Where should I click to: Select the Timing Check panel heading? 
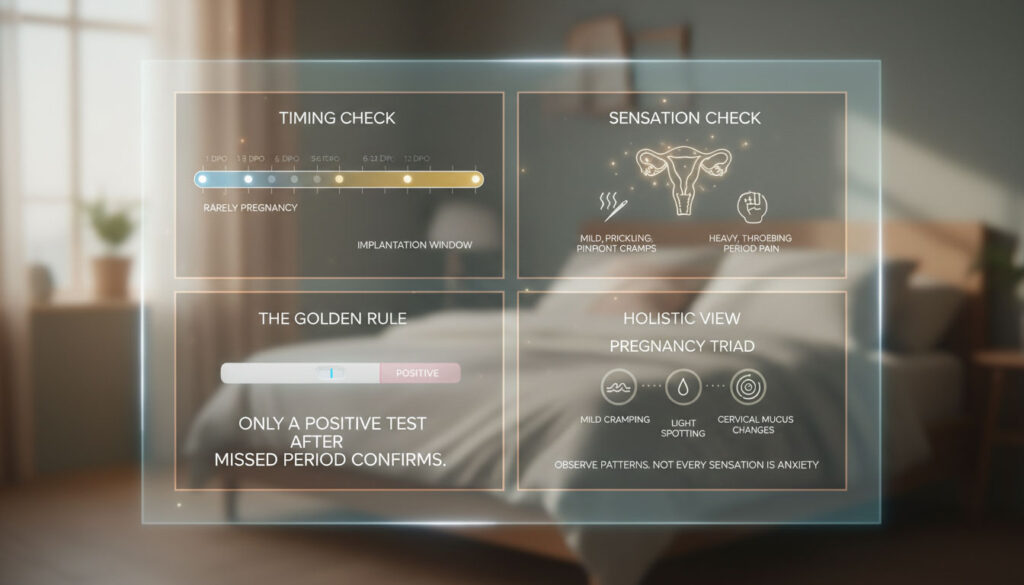337,118
